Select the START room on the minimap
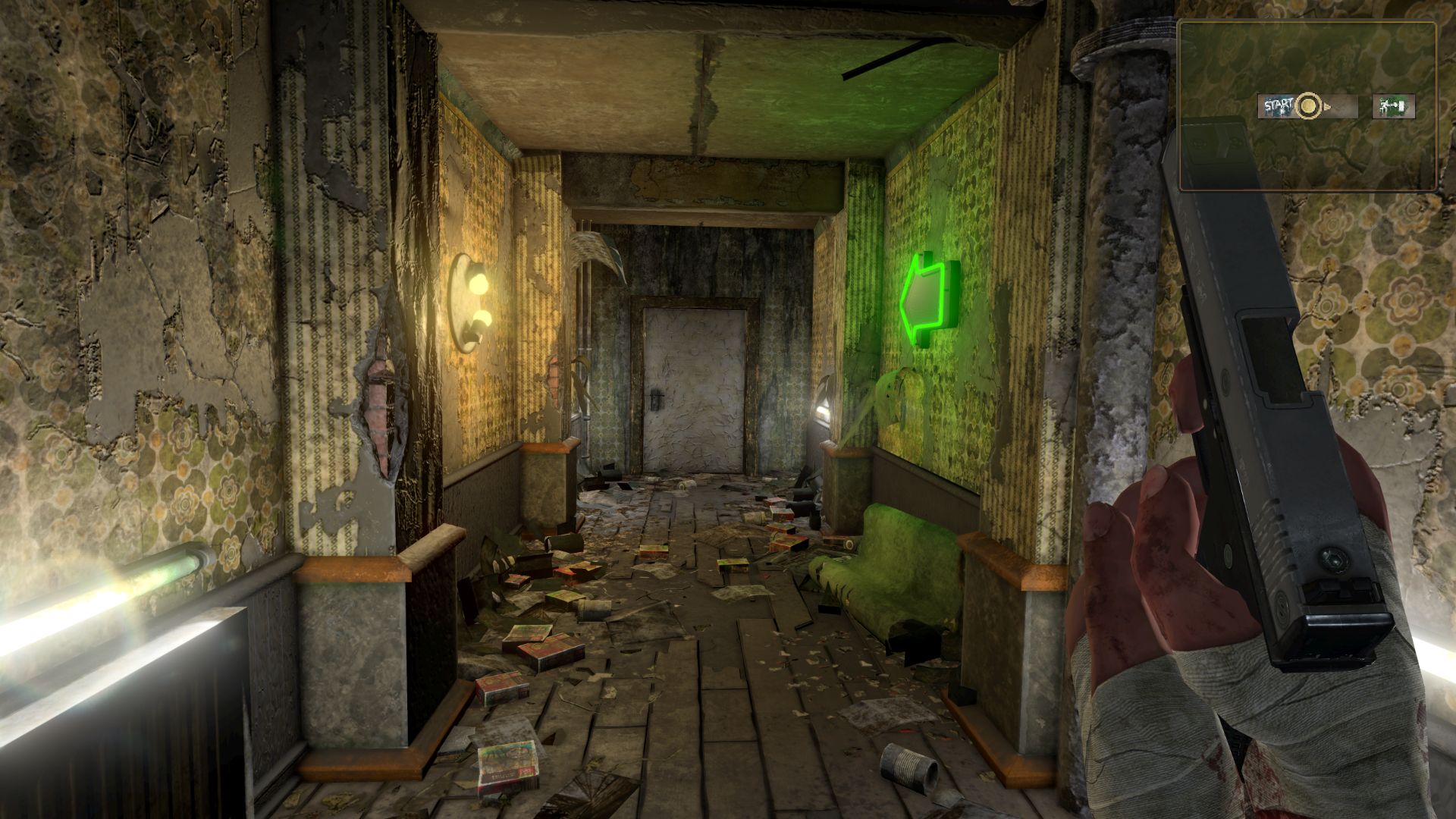 pos(1277,106)
